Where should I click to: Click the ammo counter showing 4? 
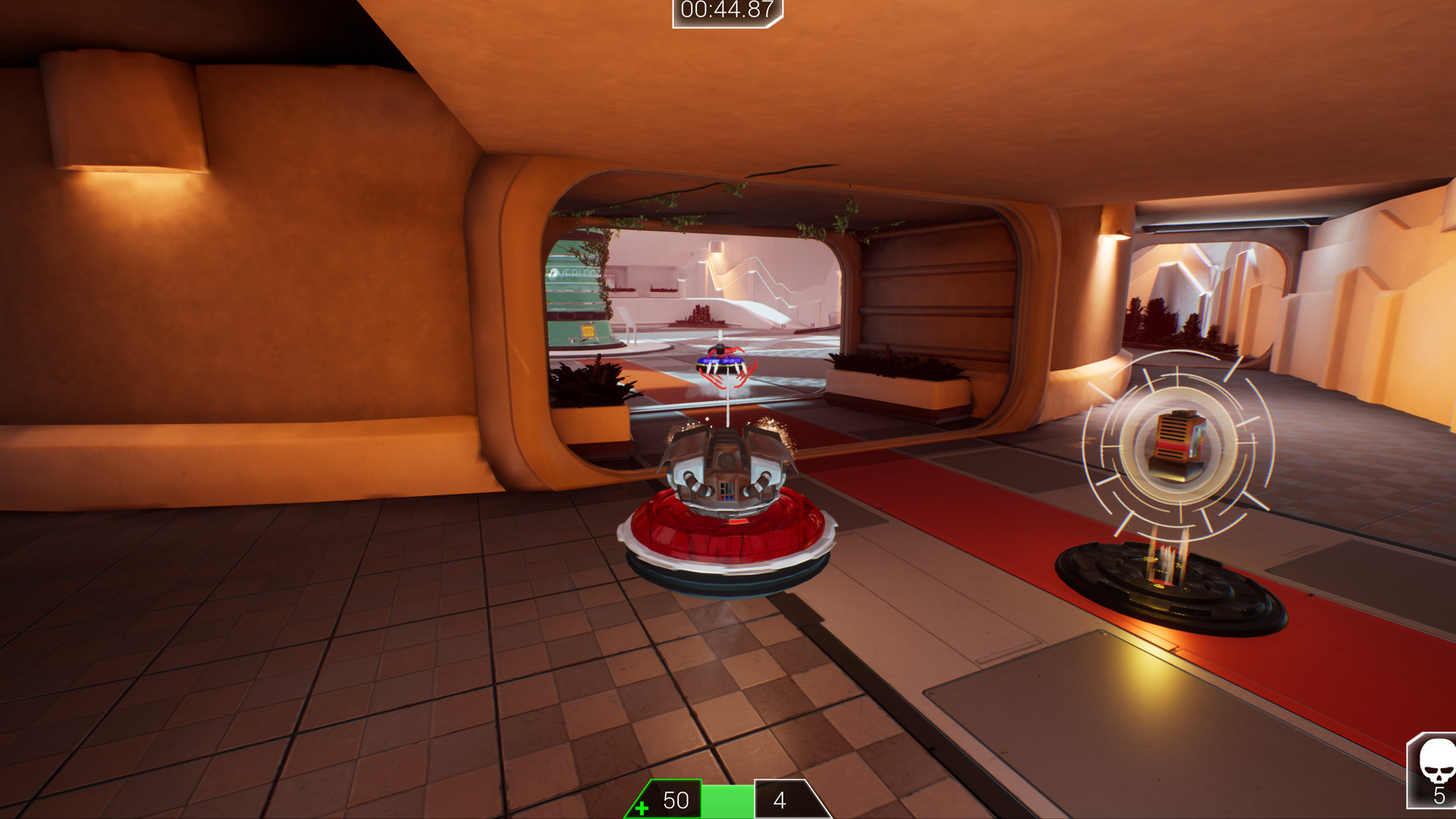point(778,800)
